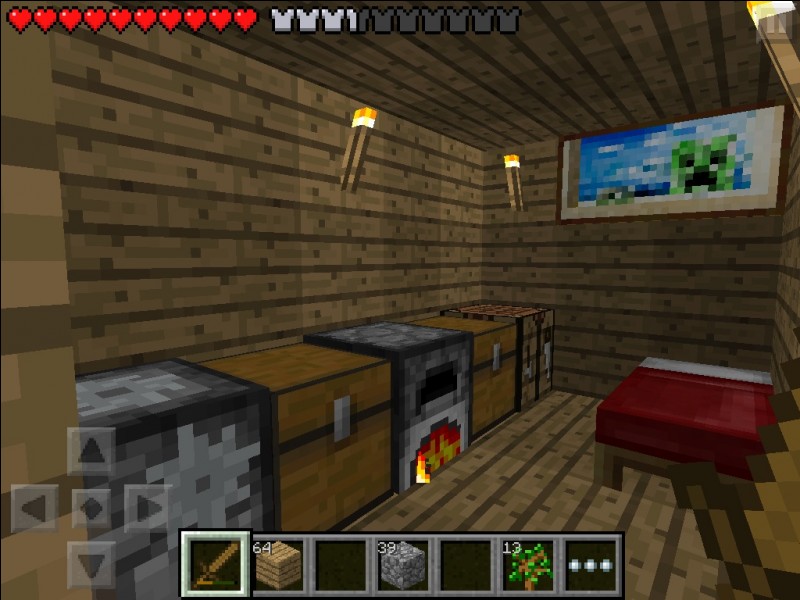The image size is (800, 600).
Task: Tap the D-pad right arrow
Action: [x=148, y=507]
